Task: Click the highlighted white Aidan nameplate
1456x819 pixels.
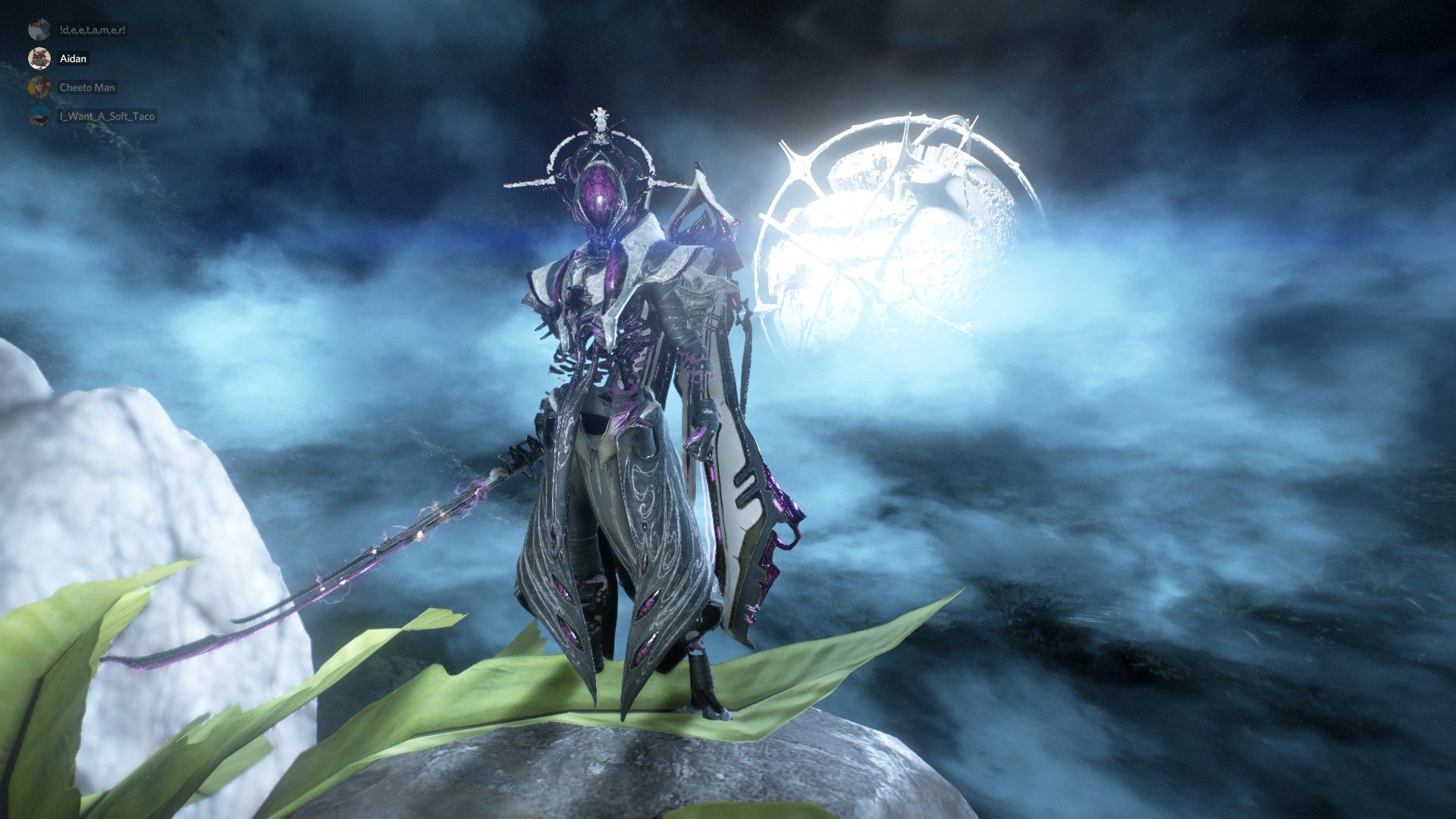Action: 74,58
